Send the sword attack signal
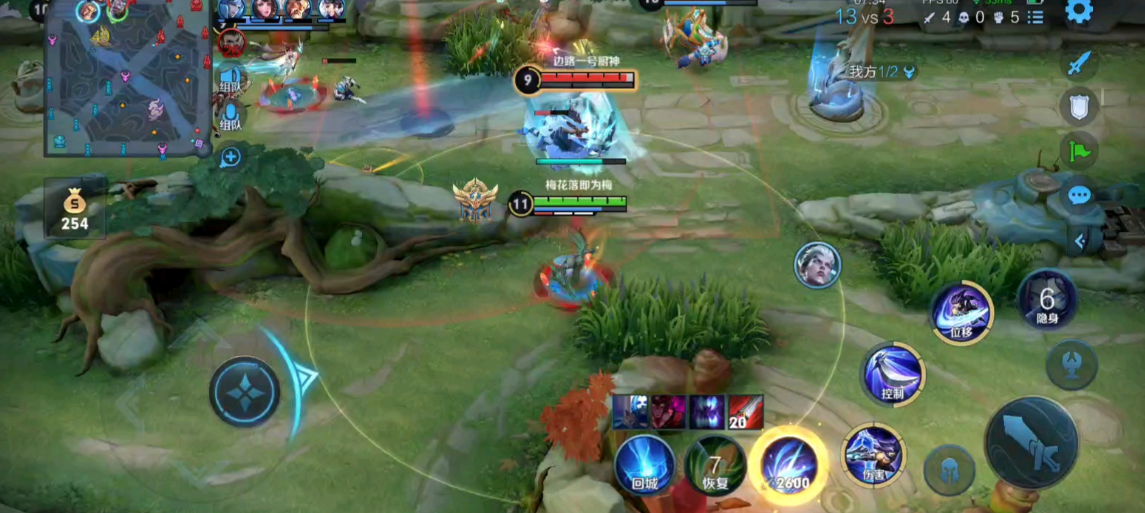 [1078, 63]
